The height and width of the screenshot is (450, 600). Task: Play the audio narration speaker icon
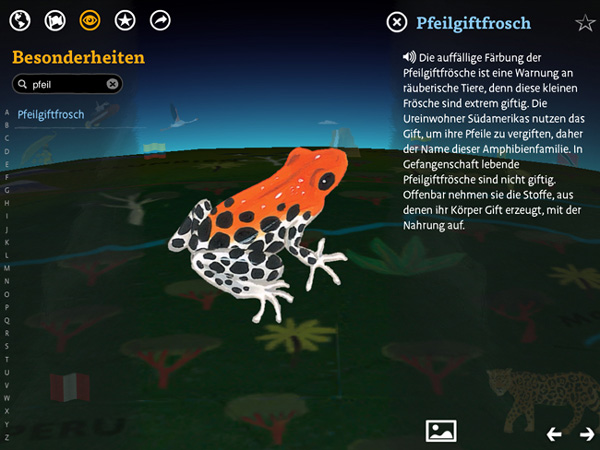click(410, 57)
